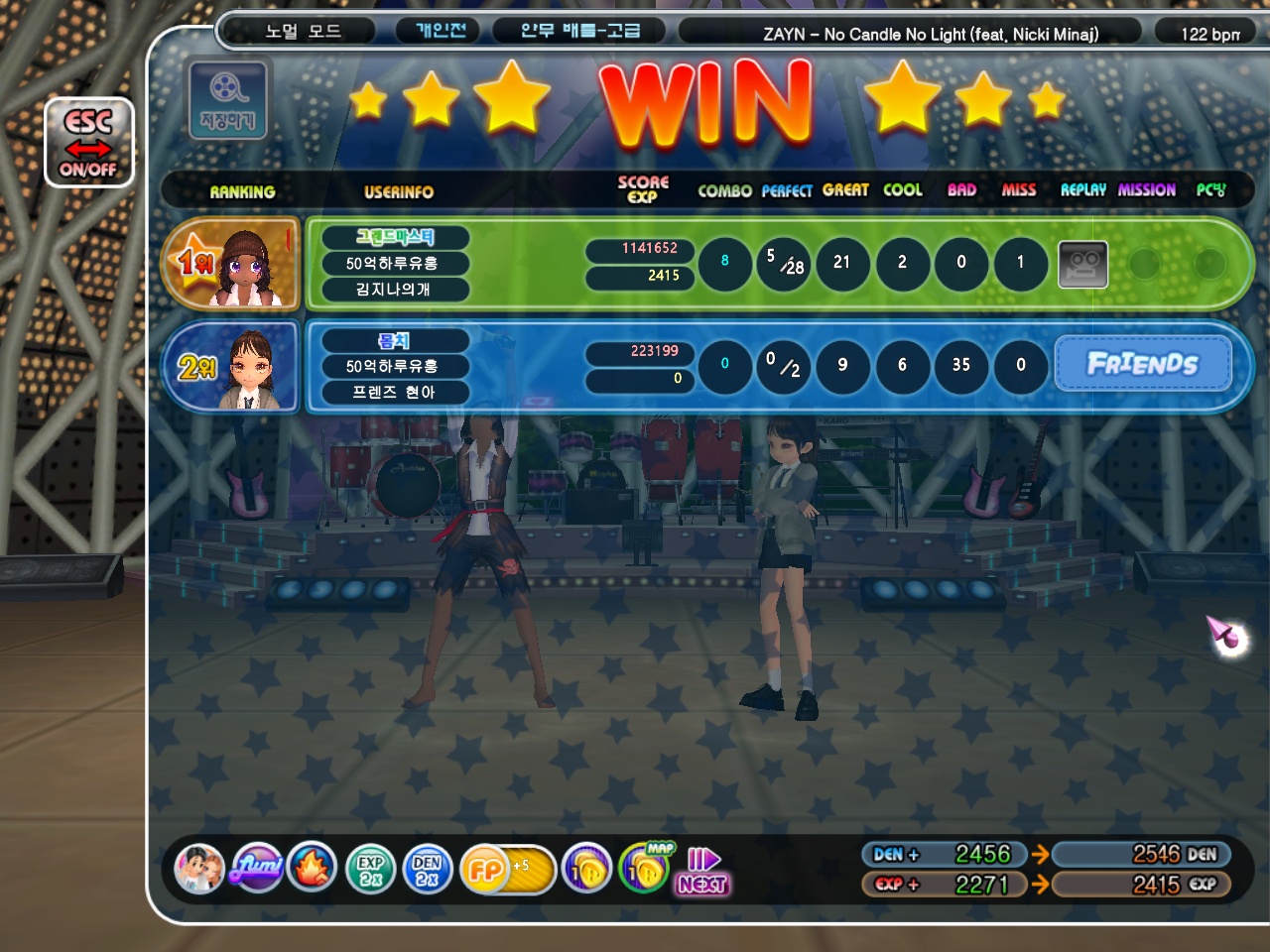Click the MAP coin bonus icon

(x=646, y=869)
